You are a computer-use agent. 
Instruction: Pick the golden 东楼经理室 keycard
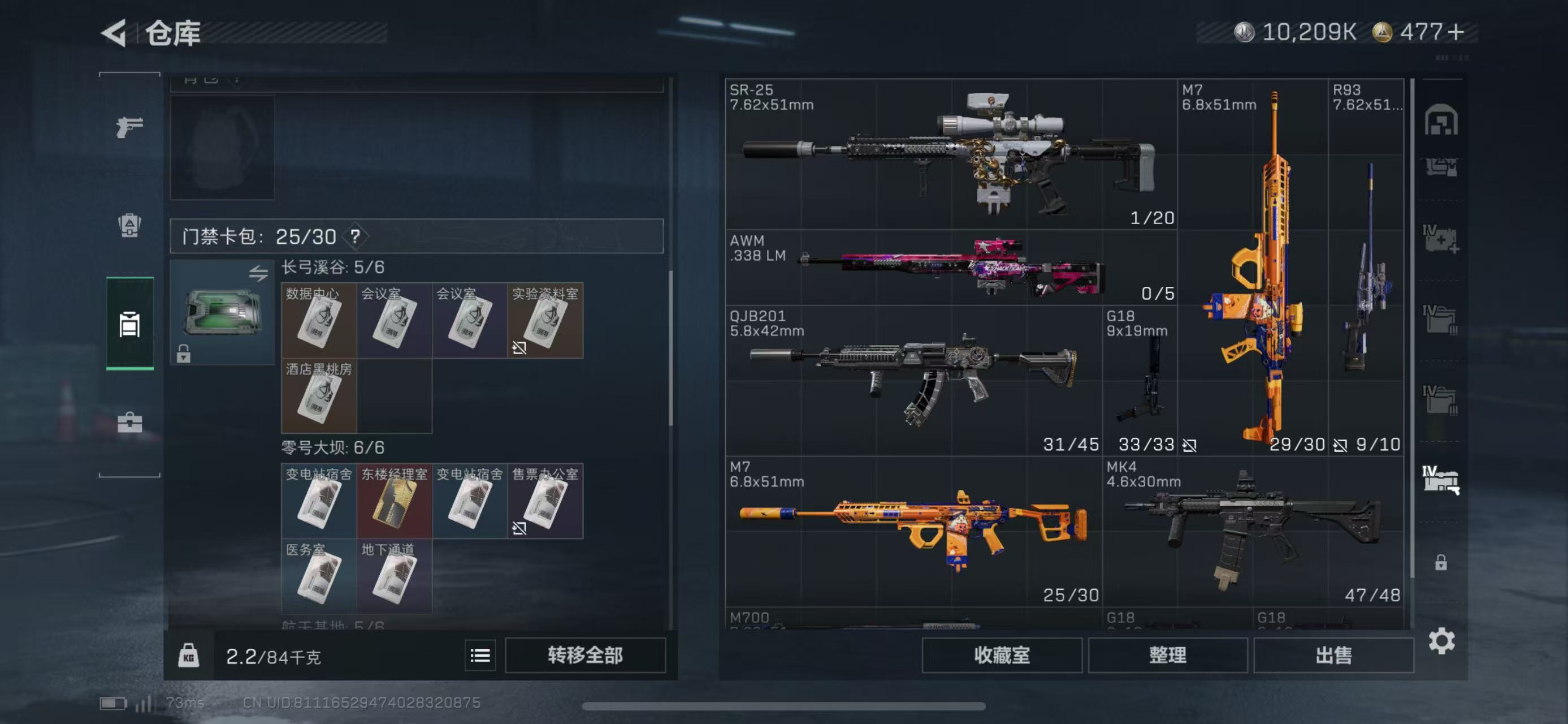coord(394,501)
